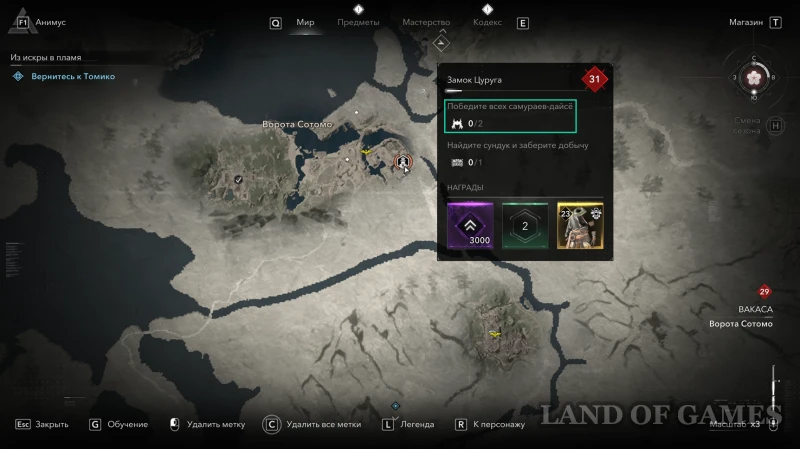Open the Кодекс tab
The height and width of the screenshot is (449, 800).
click(x=487, y=22)
